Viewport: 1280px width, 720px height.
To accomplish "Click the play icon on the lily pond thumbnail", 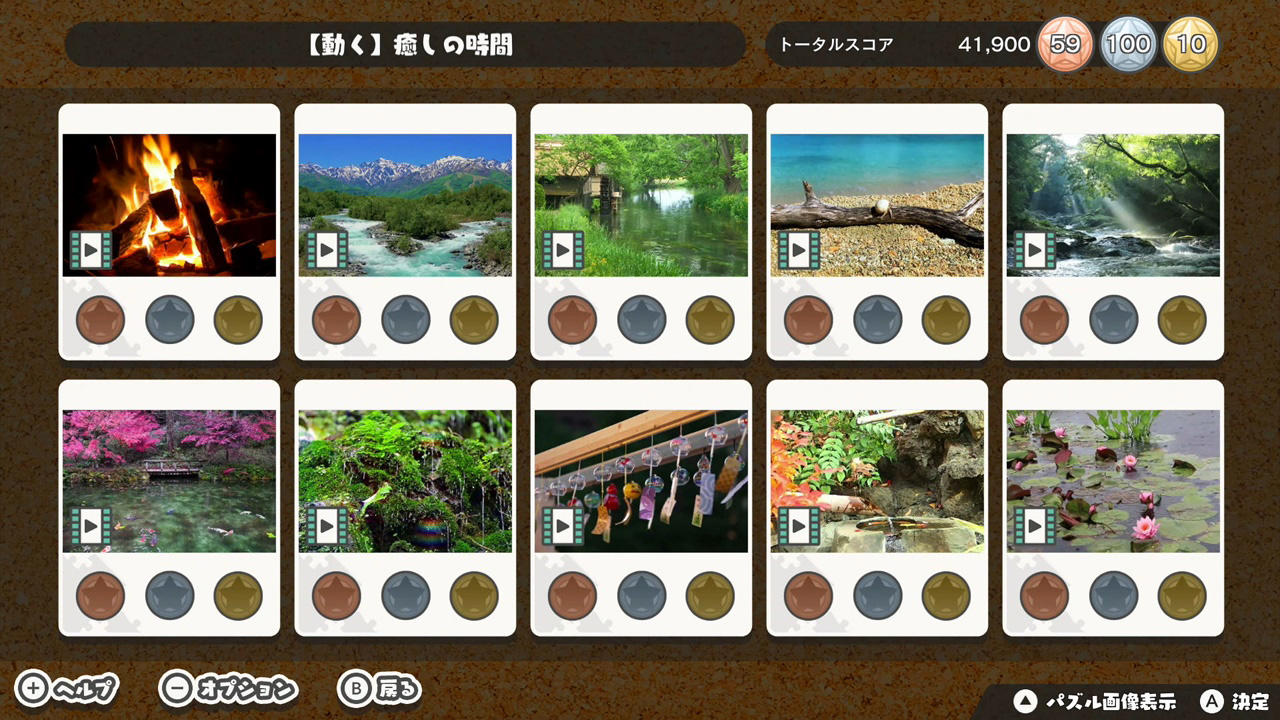I will click(x=1035, y=525).
